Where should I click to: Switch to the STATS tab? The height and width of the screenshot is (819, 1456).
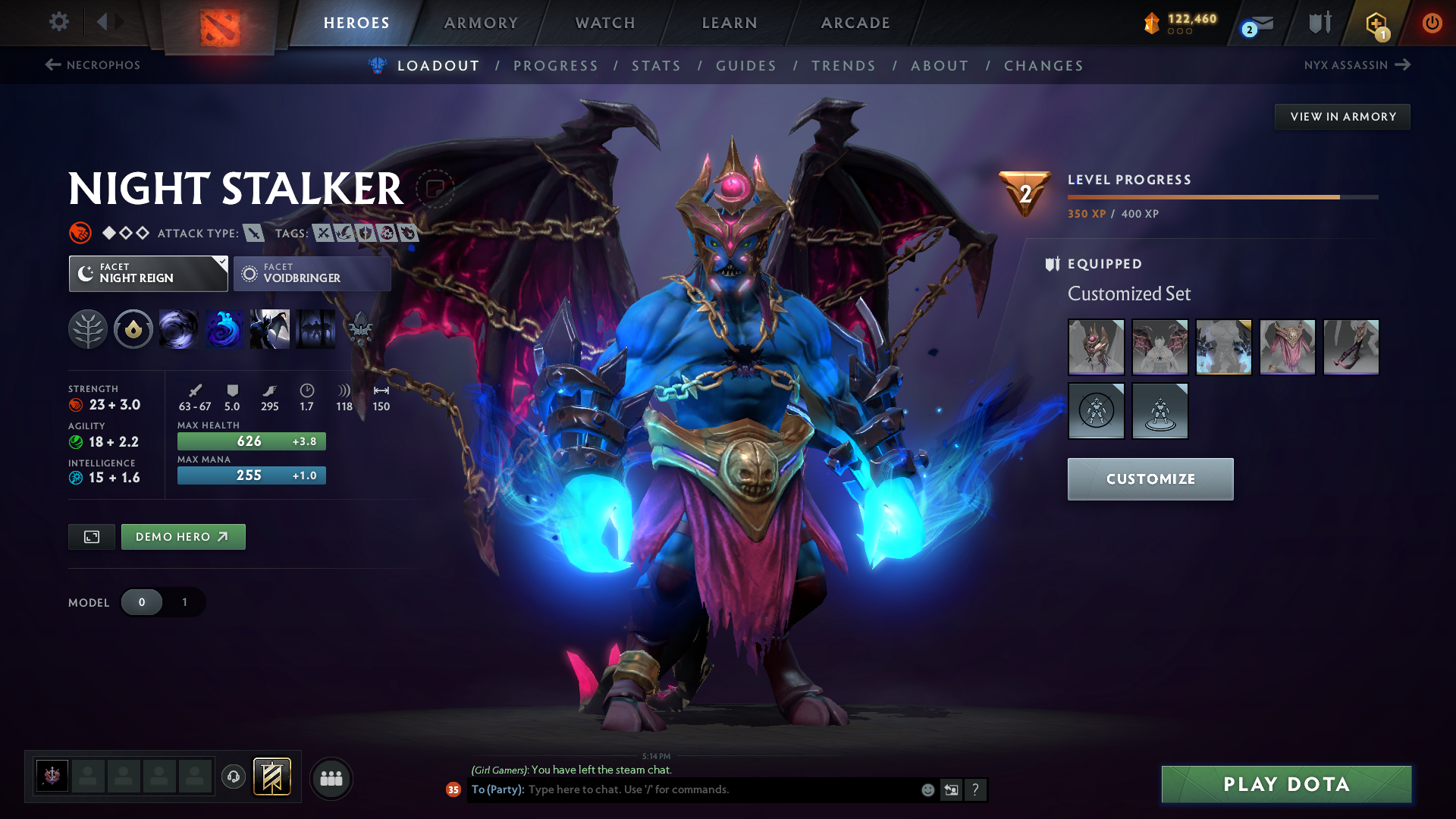[657, 66]
